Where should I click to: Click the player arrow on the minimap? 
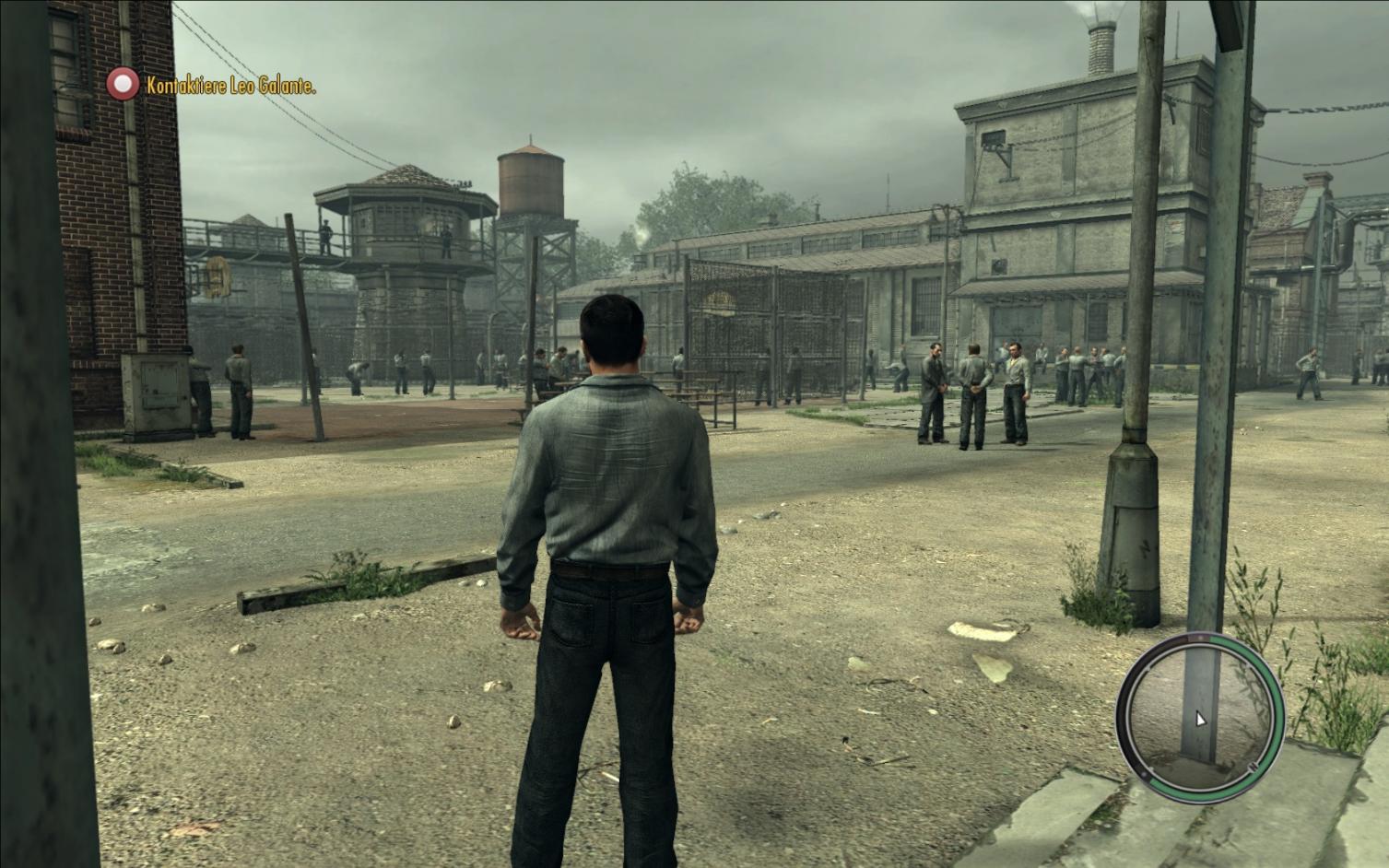coord(1200,719)
